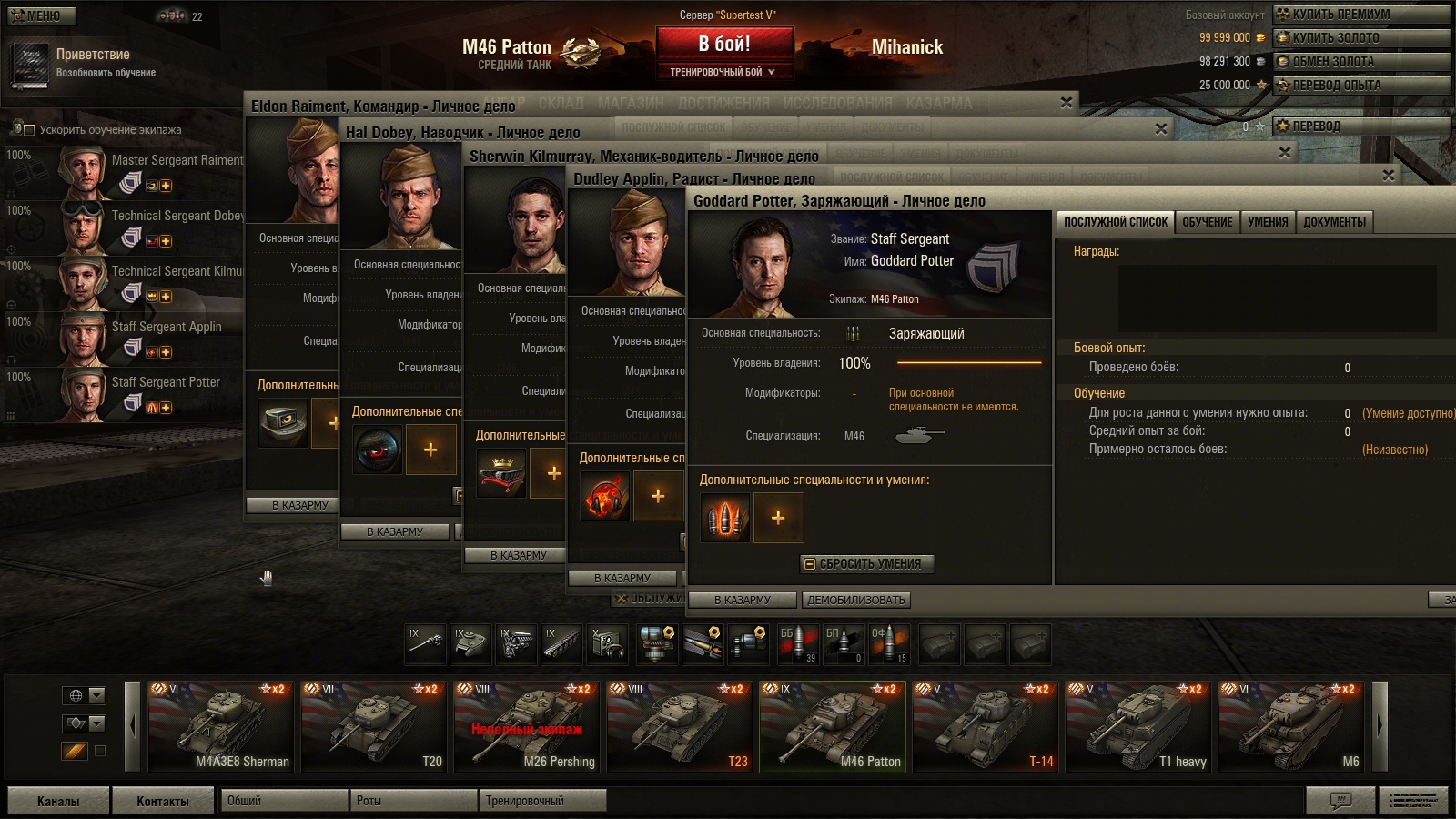Open the МЕНЮ button
Viewport: 1456px width, 819px height.
point(42,15)
